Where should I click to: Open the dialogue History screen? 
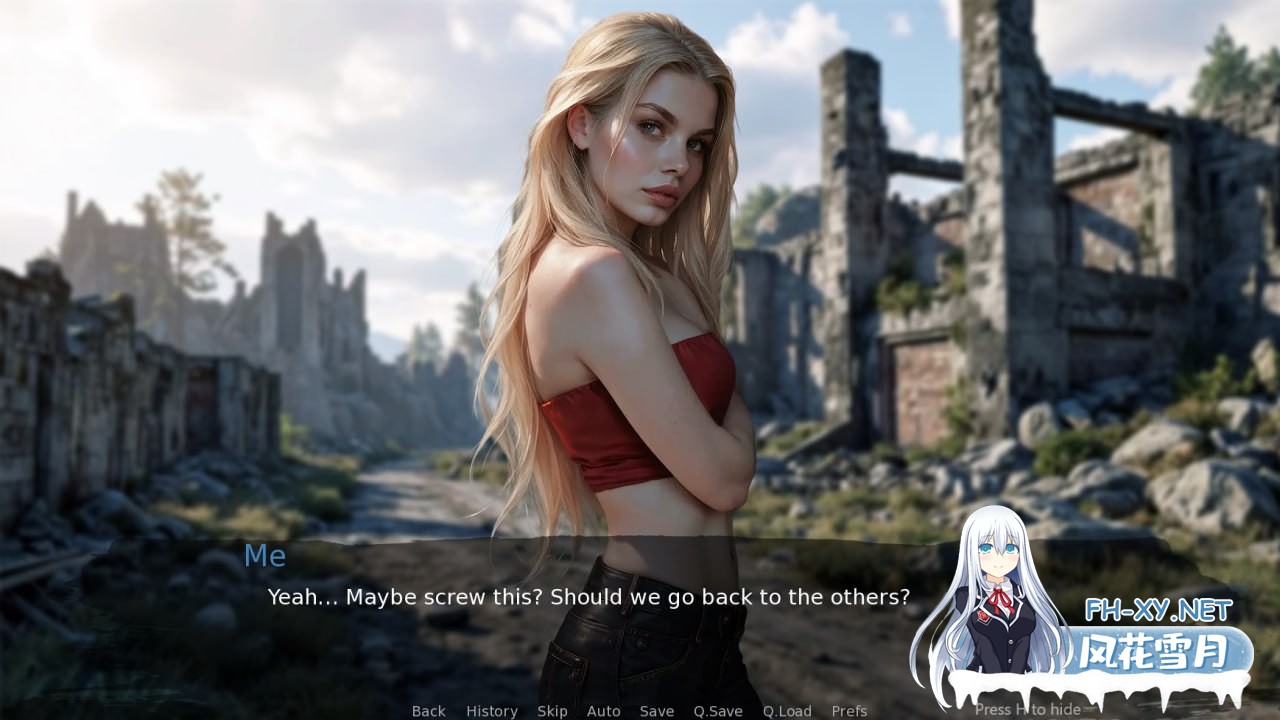tap(491, 711)
